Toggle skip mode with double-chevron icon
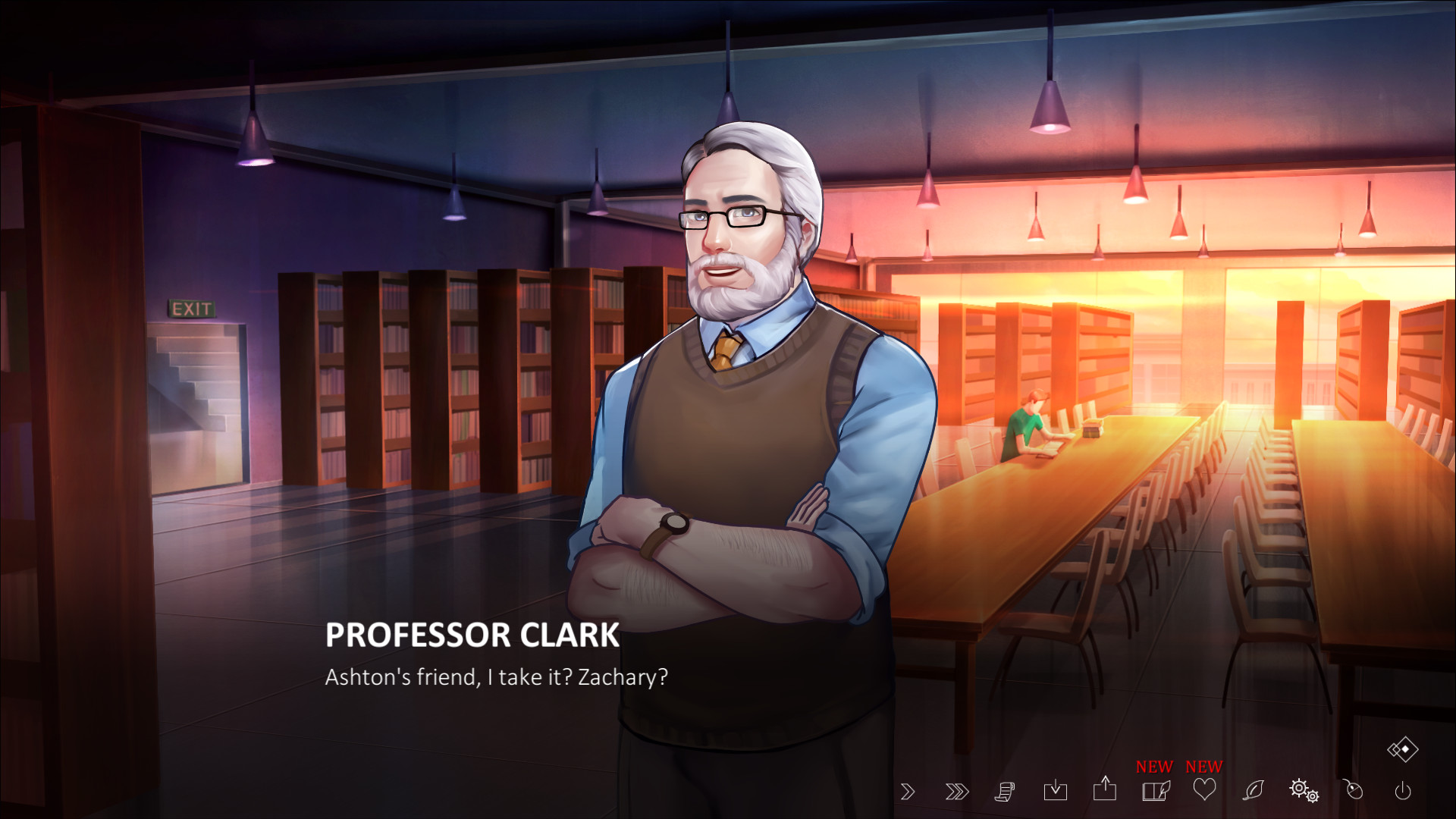1456x819 pixels. click(x=958, y=790)
